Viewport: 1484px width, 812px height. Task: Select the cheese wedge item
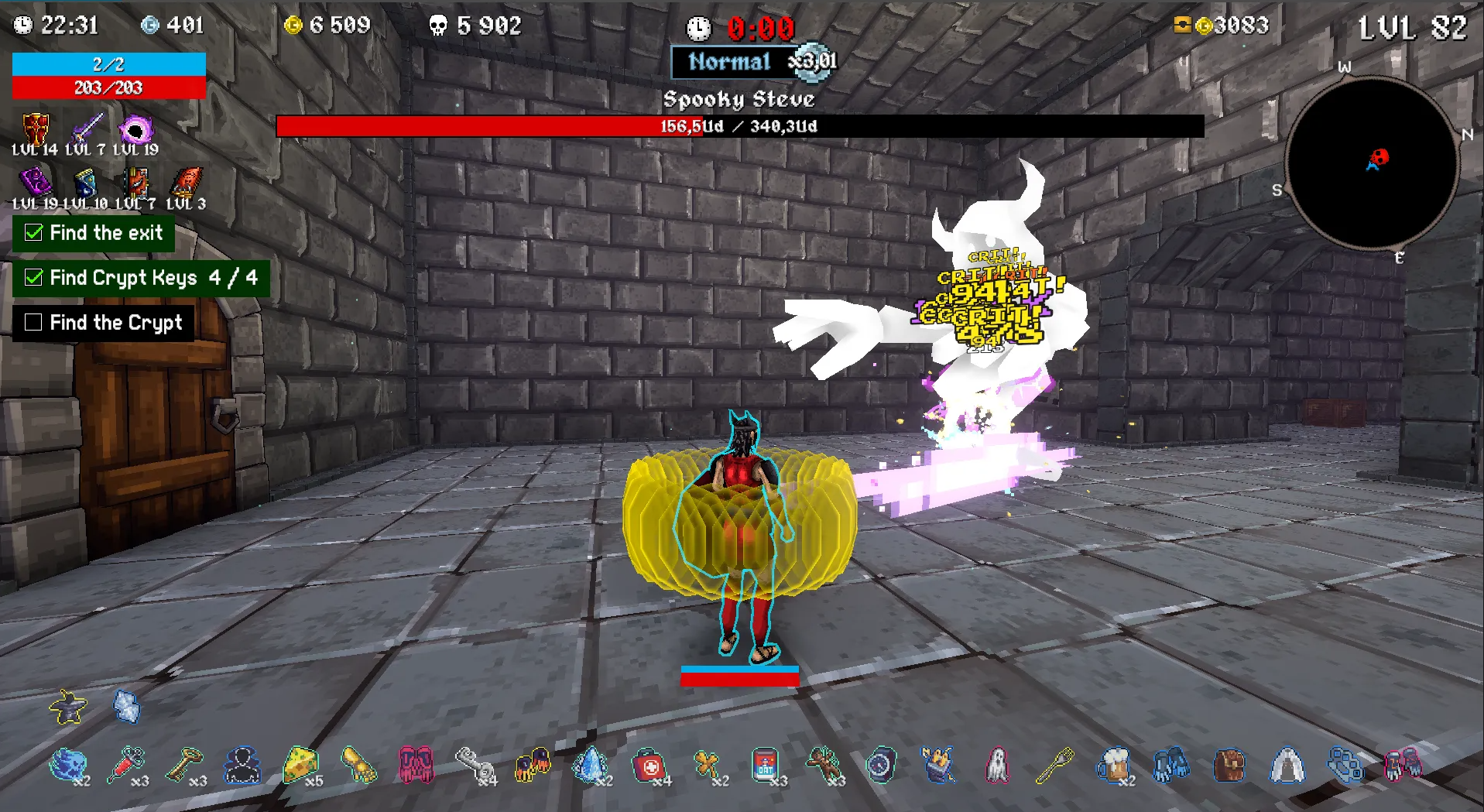300,765
